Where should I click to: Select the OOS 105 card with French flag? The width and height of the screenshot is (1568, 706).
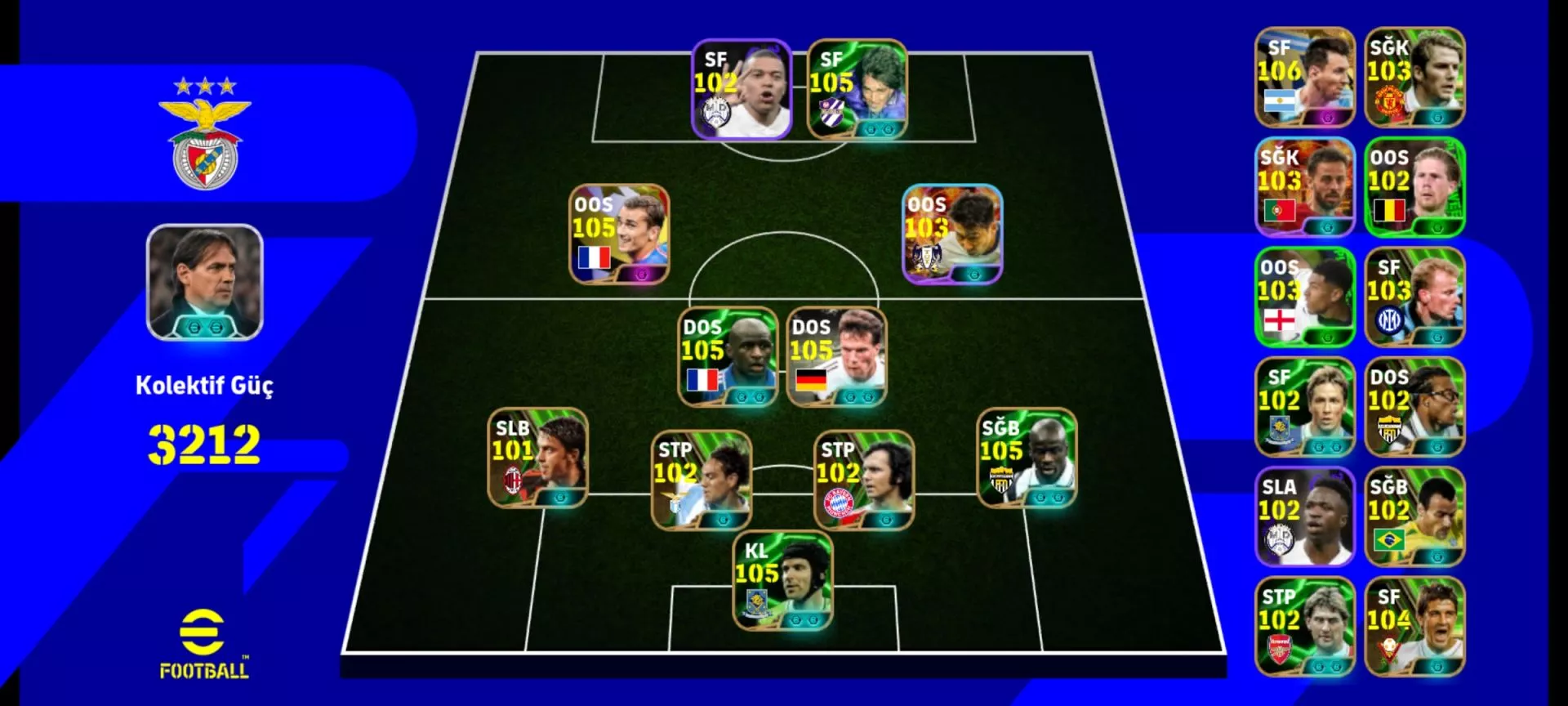(x=619, y=235)
